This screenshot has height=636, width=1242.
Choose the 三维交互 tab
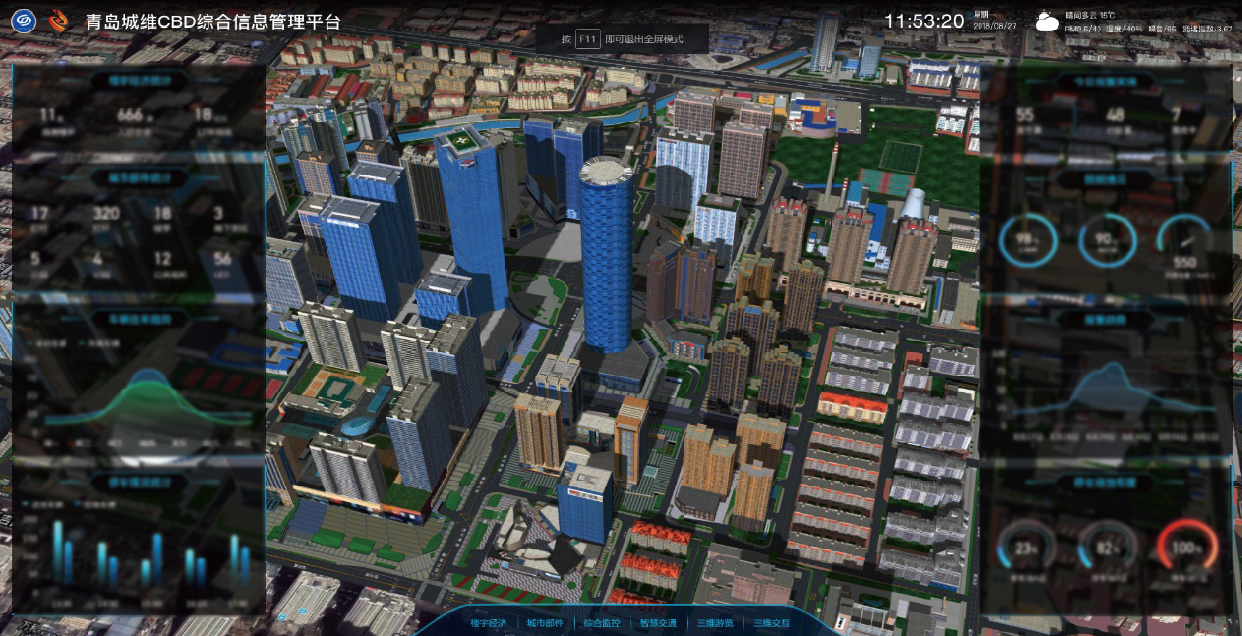pyautogui.click(x=771, y=623)
